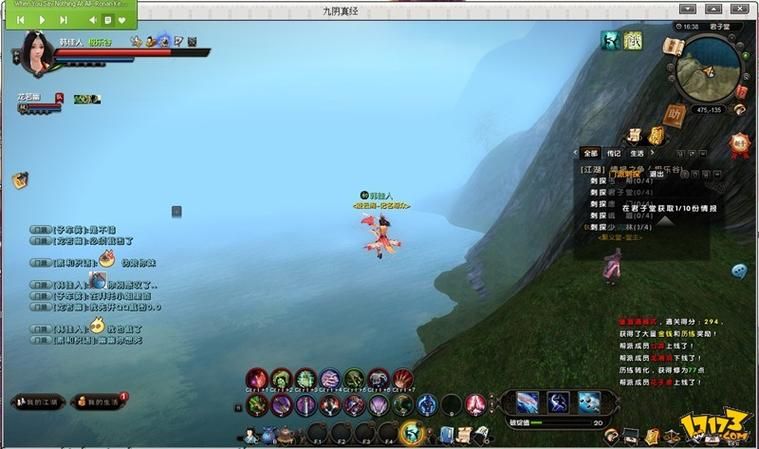Use the first sword skill beside 破绽值

pyautogui.click(x=527, y=402)
